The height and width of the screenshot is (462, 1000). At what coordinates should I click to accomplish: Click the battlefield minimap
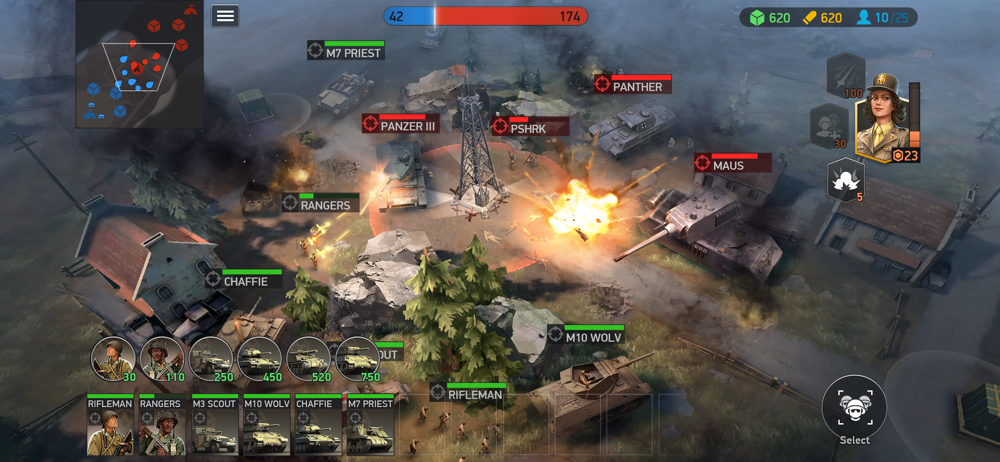tap(139, 64)
